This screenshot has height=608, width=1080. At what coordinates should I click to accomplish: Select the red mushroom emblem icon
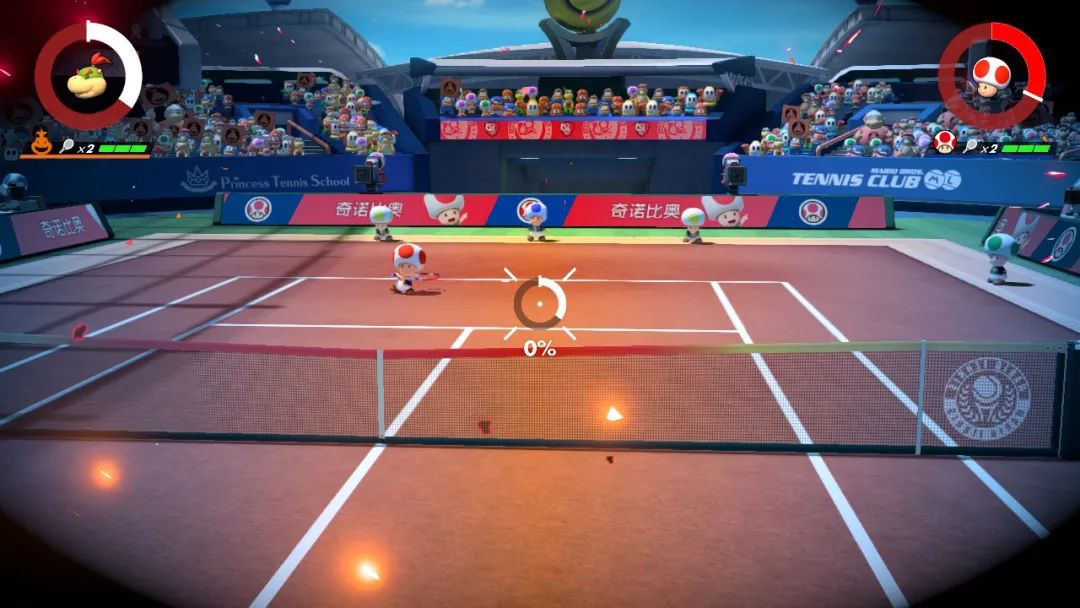coord(944,142)
